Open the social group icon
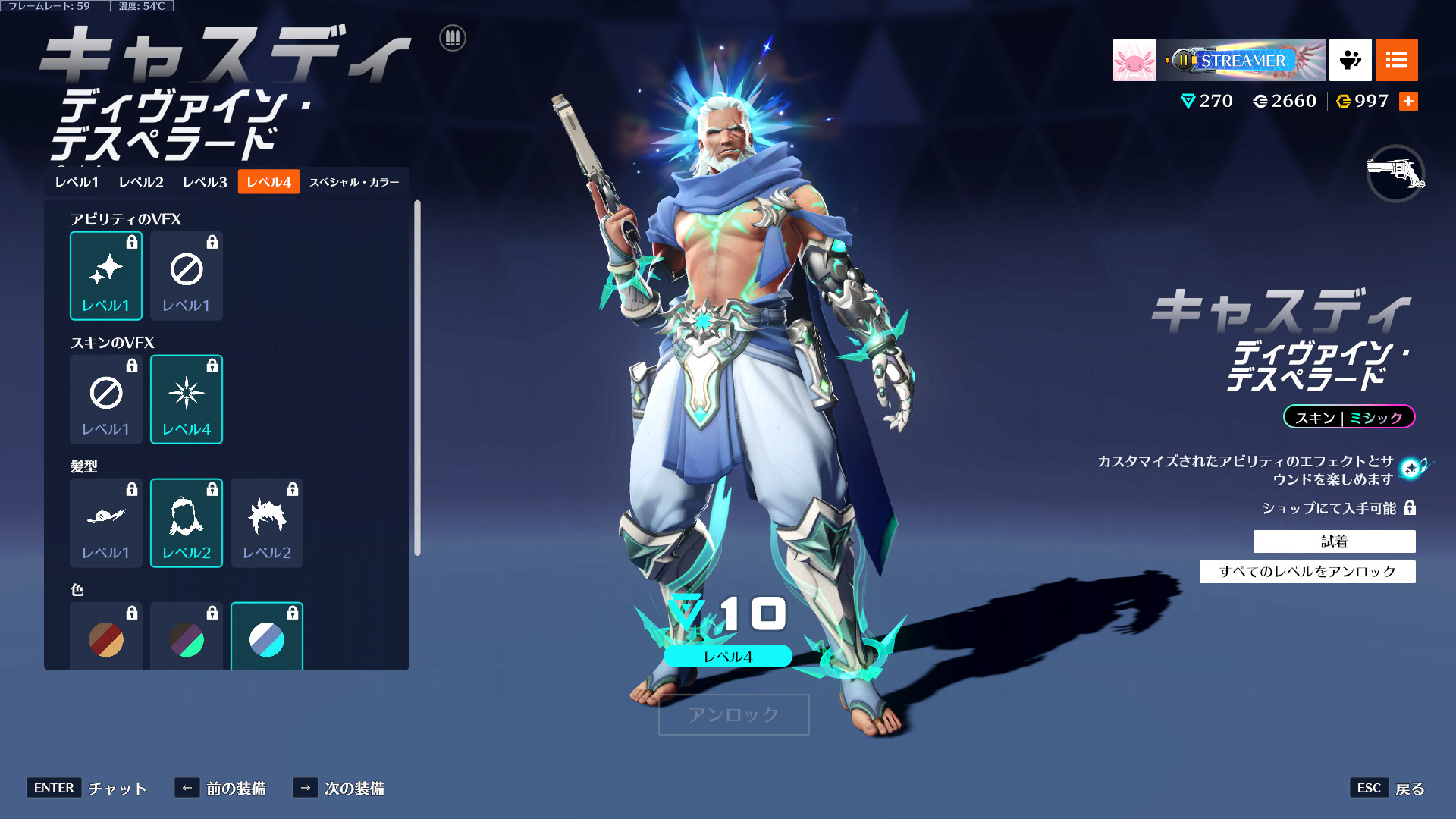This screenshot has height=819, width=1456. click(x=1350, y=60)
